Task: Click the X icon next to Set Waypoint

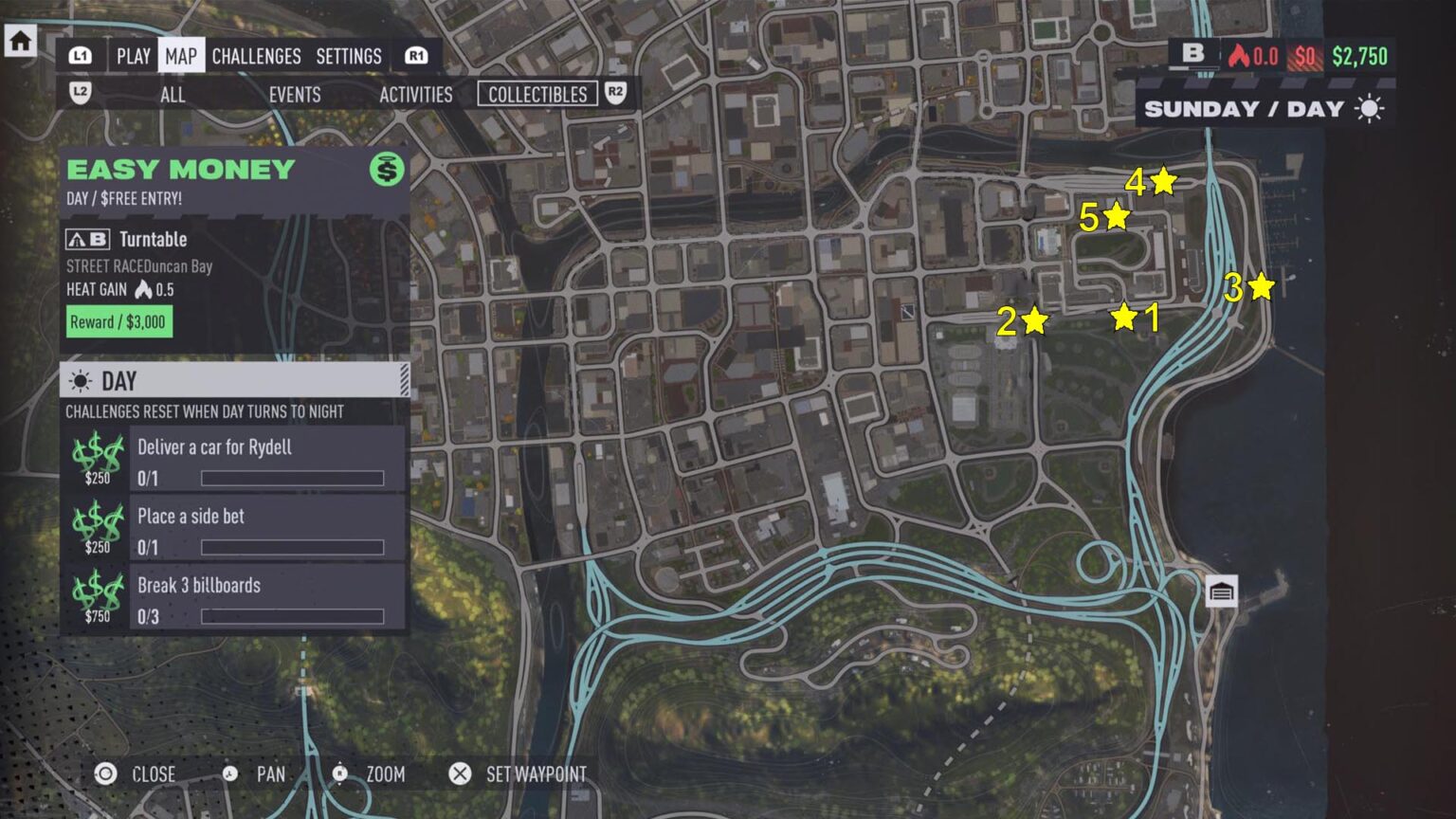Action: click(462, 774)
